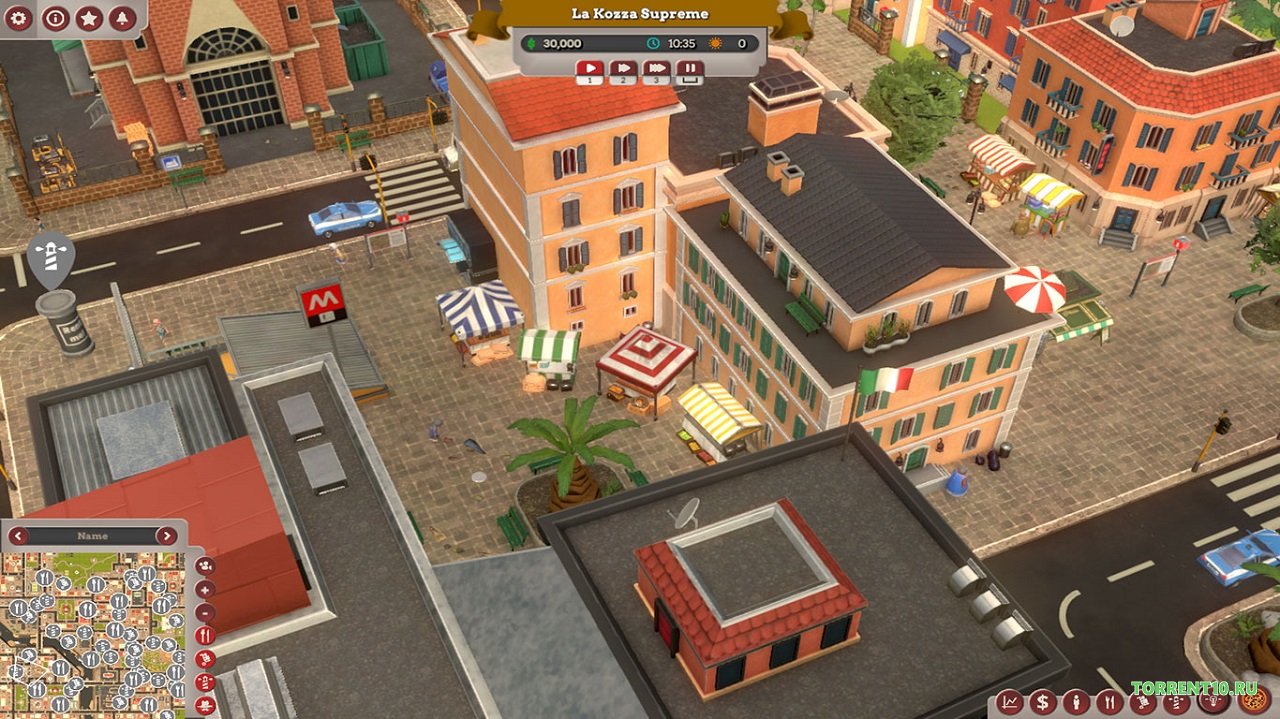Screen dimensions: 1280x719
Task: Open the statistics chart panel
Action: (1010, 702)
